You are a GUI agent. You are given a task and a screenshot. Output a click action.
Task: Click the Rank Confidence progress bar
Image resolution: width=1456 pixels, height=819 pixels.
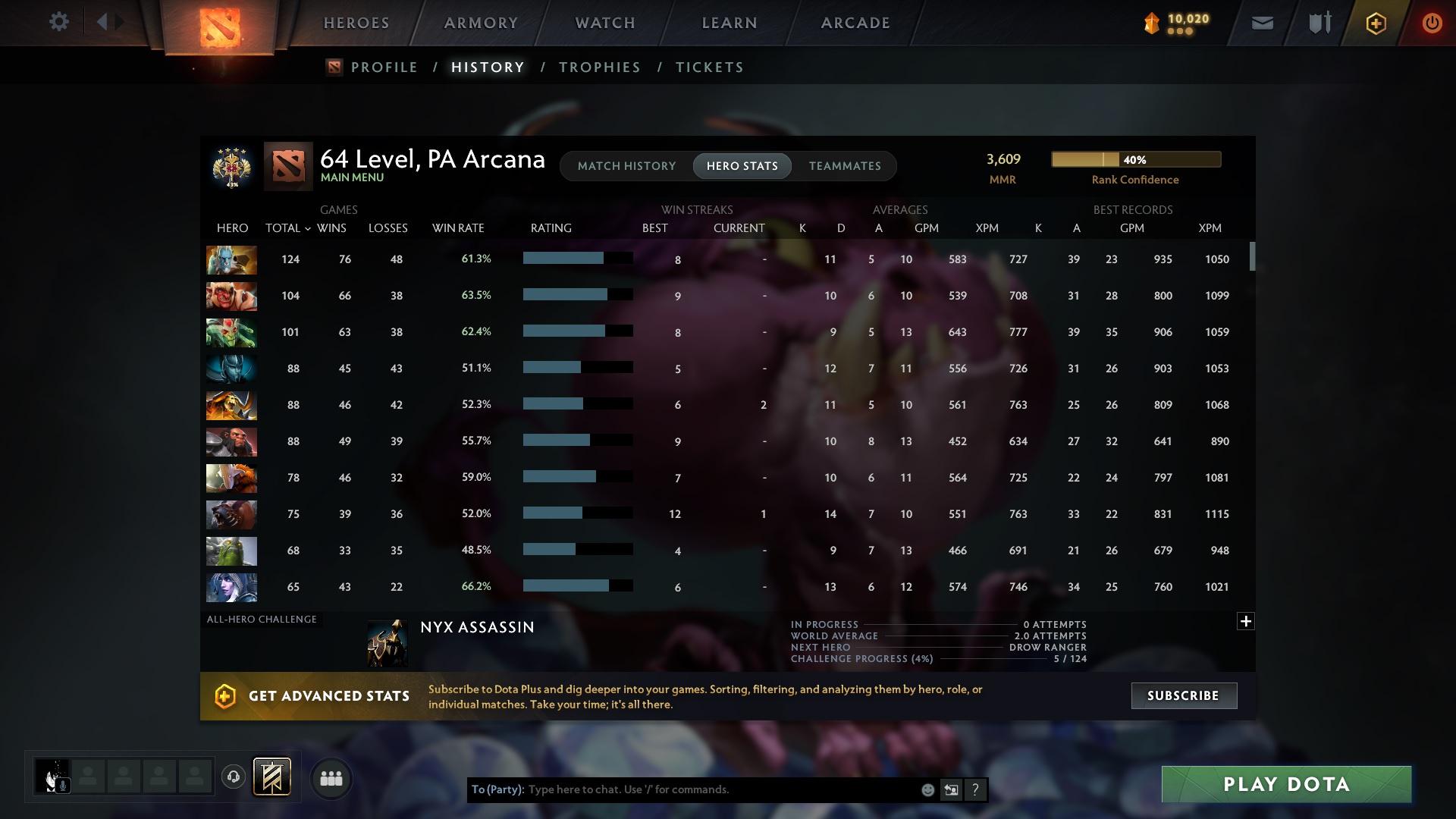pyautogui.click(x=1135, y=159)
